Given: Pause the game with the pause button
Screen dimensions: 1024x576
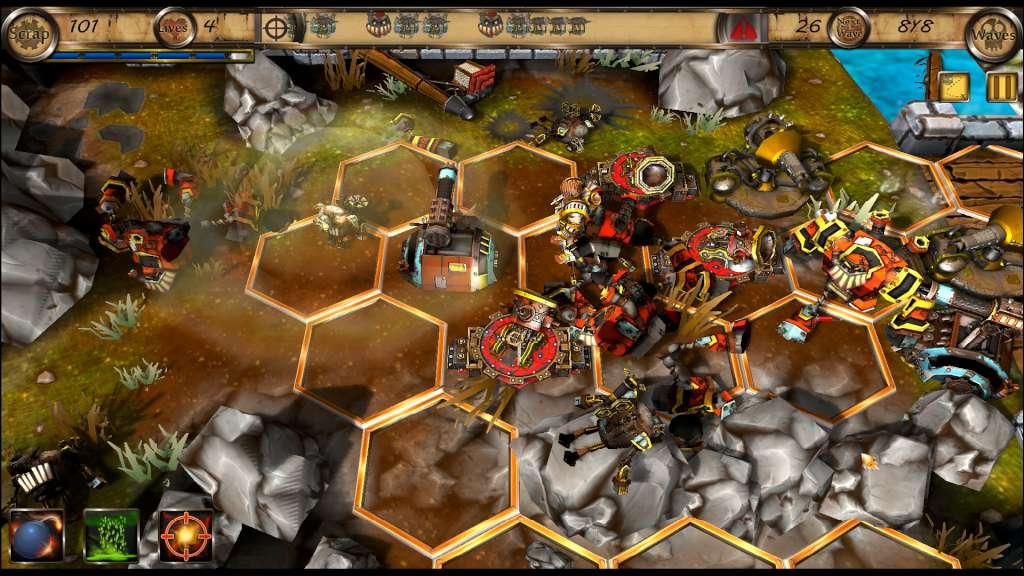Looking at the screenshot, I should pyautogui.click(x=1001, y=87).
